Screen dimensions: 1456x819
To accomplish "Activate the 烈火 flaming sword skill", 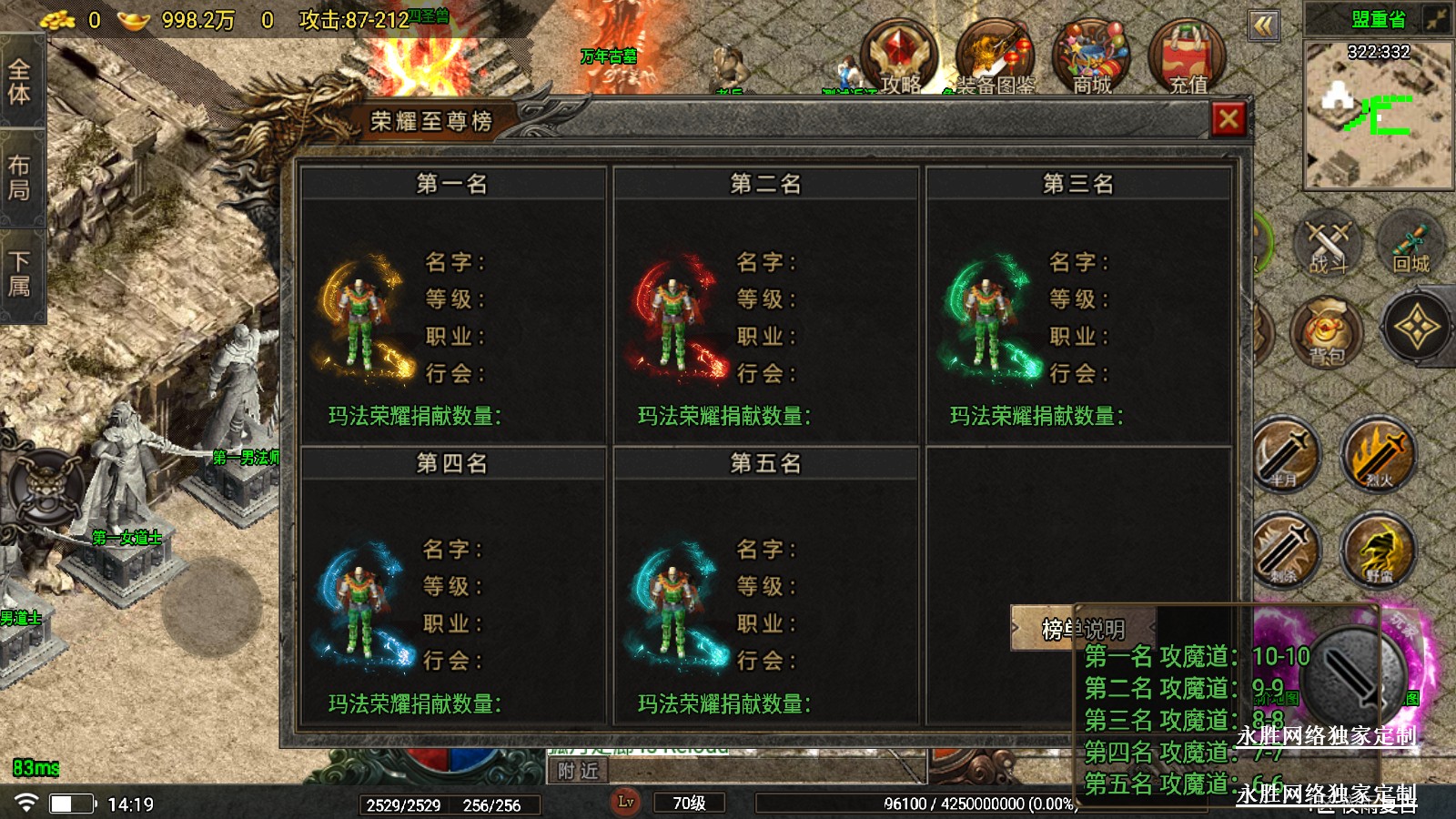I will point(1378,455).
